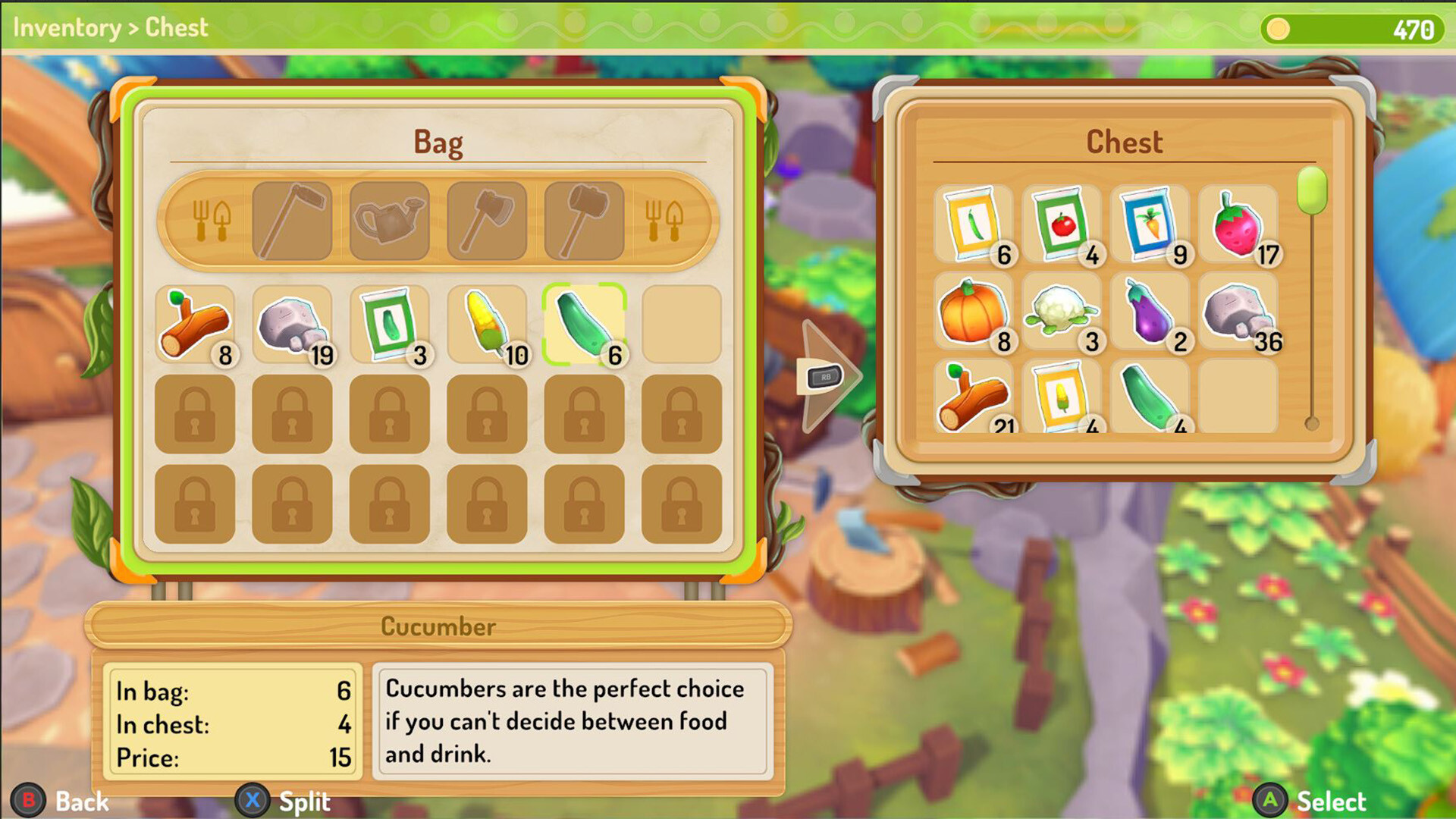Select the watering can tool
Image resolution: width=1456 pixels, height=819 pixels.
tap(388, 220)
